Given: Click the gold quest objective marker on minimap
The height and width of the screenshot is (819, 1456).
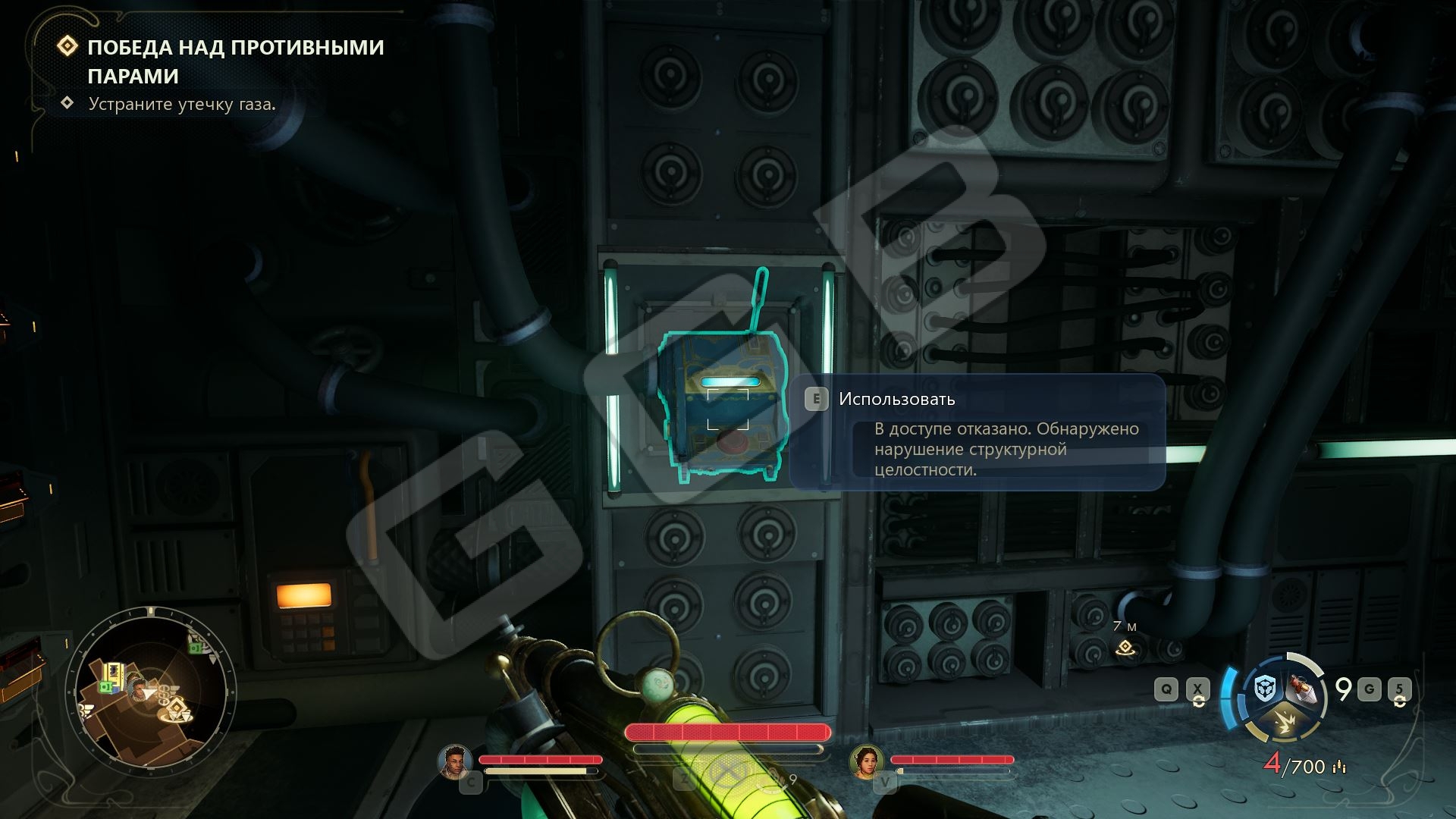Looking at the screenshot, I should tap(177, 709).
